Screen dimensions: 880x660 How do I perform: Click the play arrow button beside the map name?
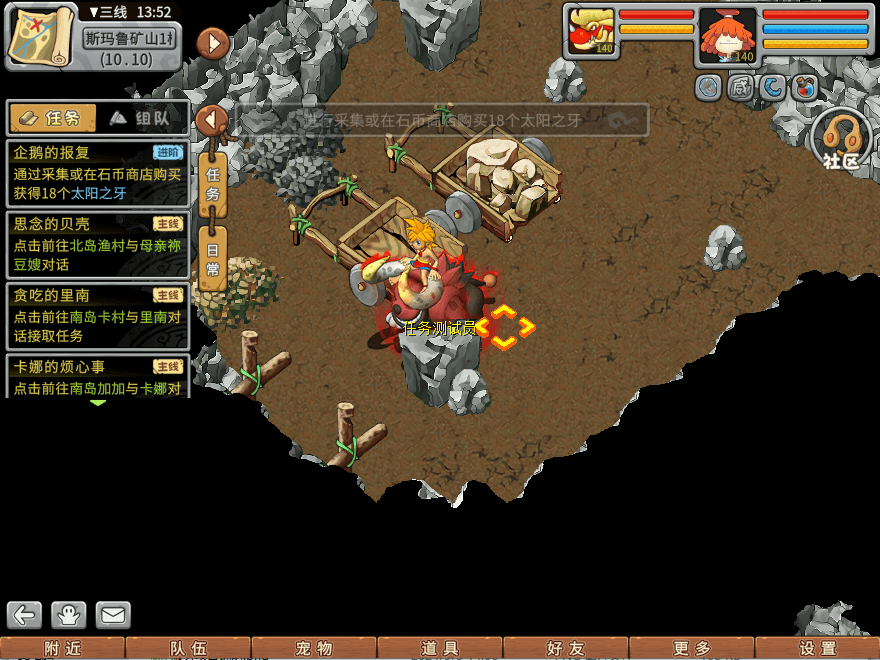[213, 43]
